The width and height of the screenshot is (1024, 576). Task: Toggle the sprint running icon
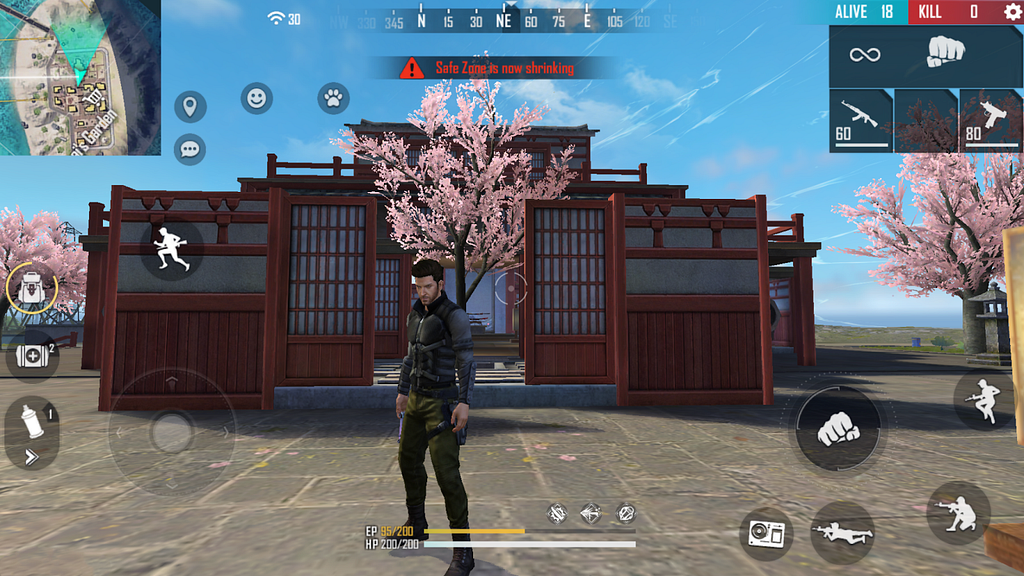coord(171,248)
